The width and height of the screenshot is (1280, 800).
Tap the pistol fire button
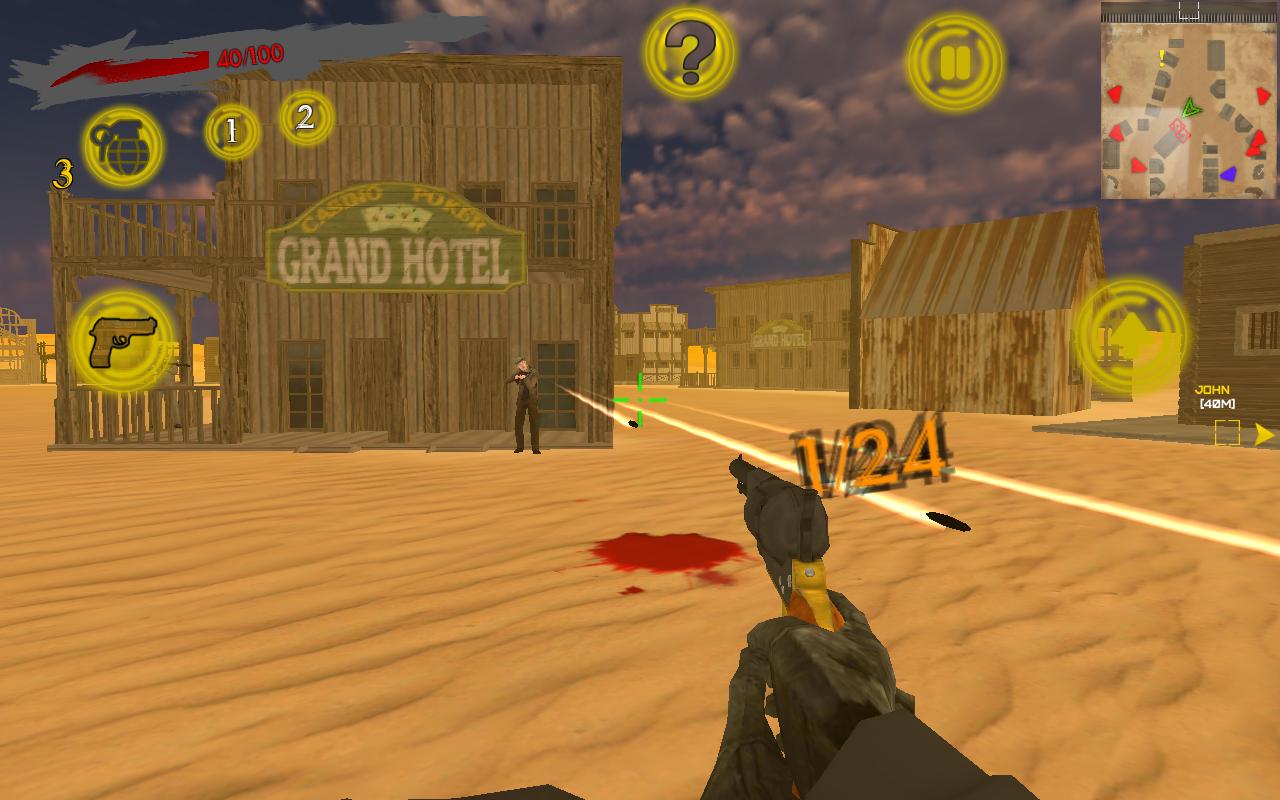point(122,342)
